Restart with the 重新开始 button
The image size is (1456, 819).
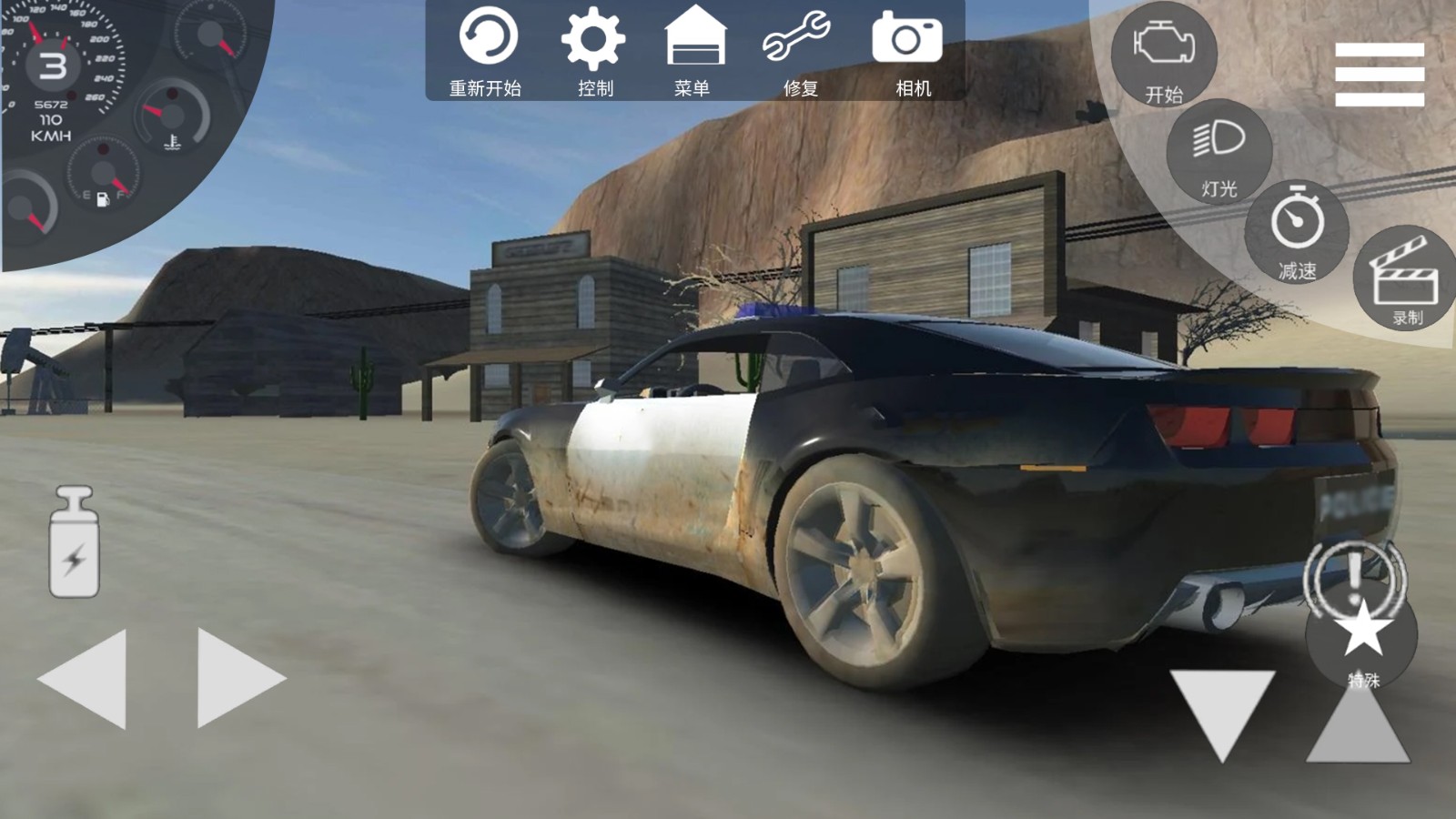(x=487, y=50)
